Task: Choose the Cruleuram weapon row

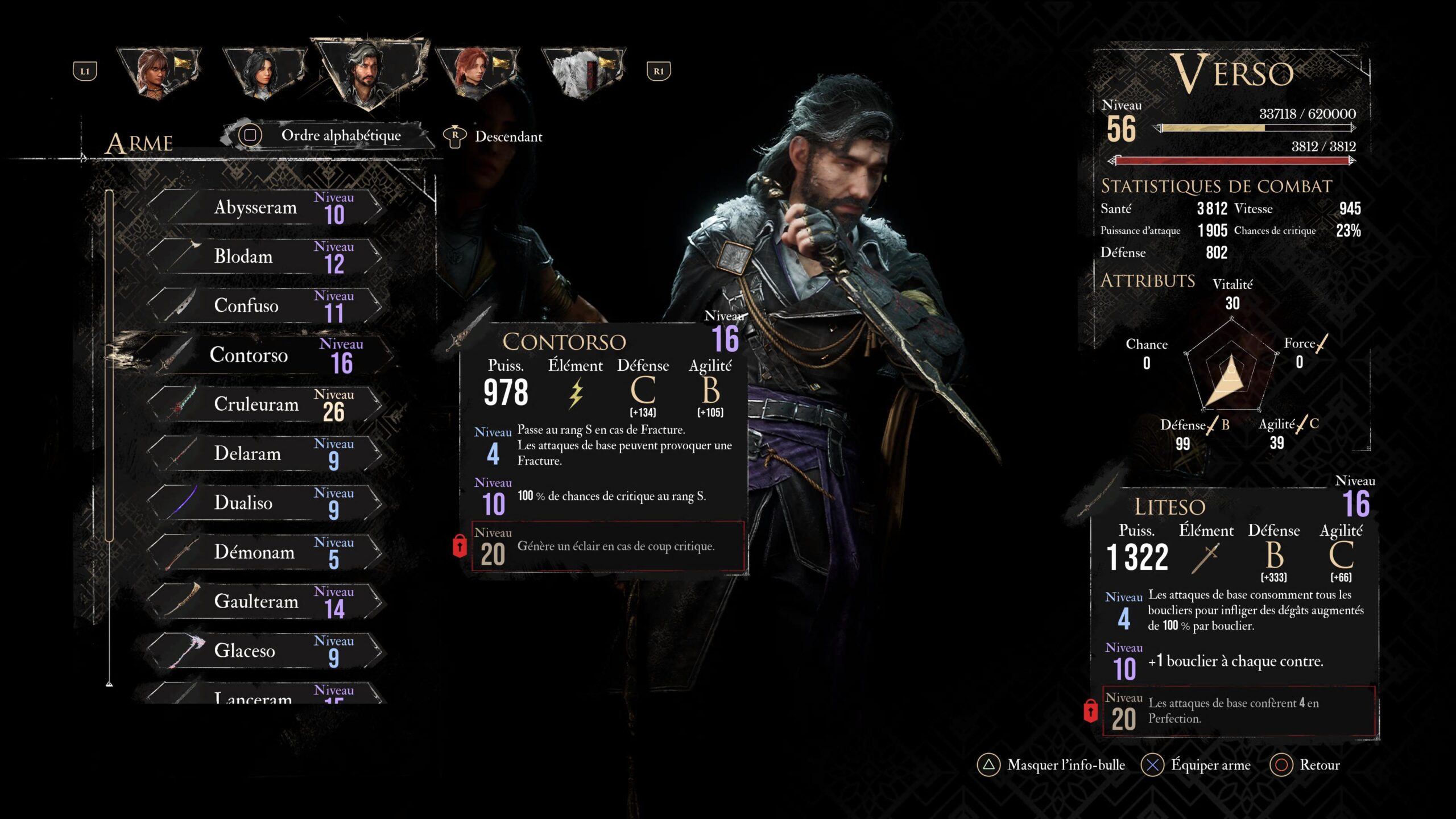Action: click(x=264, y=404)
